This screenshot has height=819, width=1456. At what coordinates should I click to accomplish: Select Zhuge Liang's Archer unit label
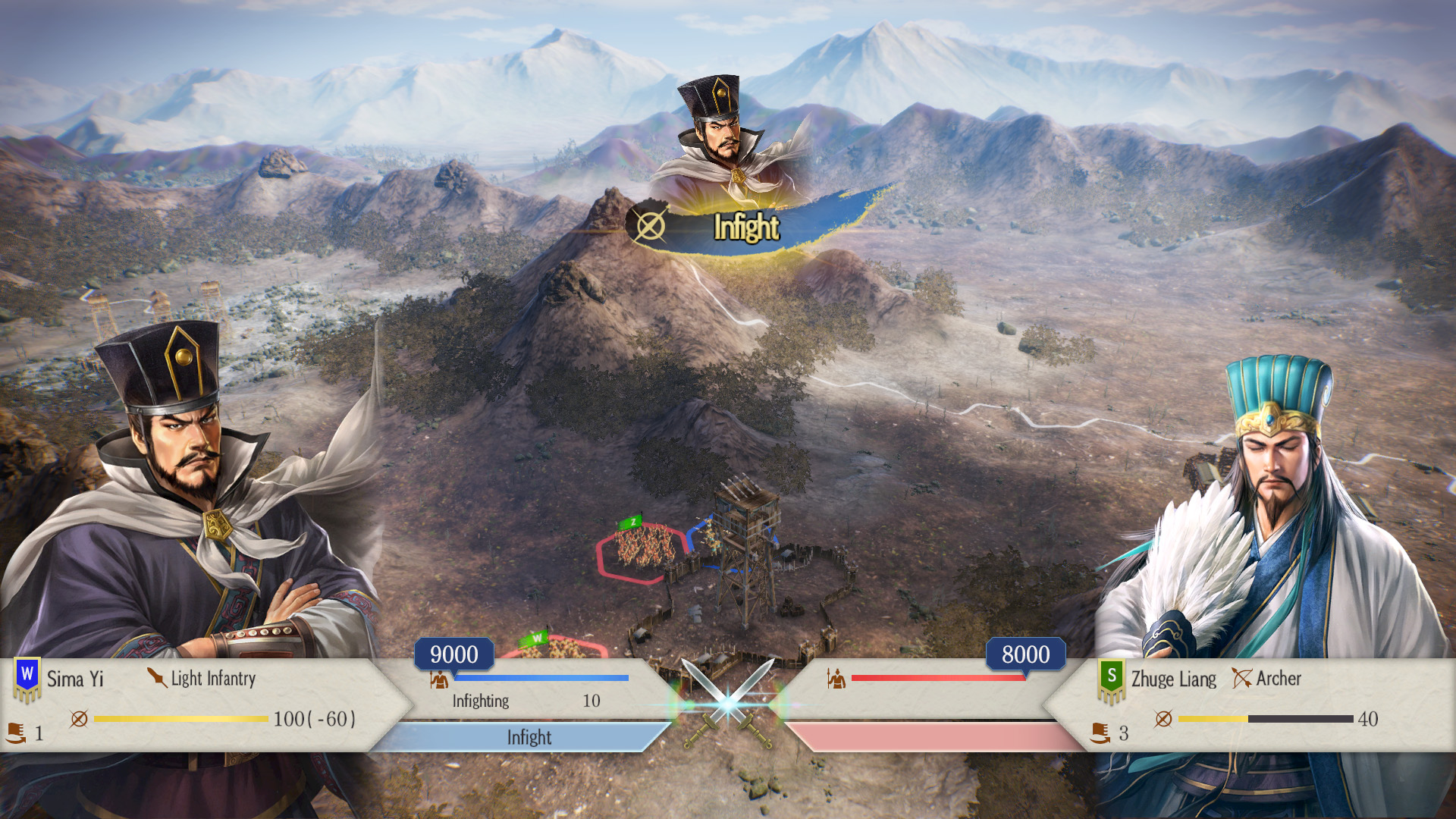(1267, 678)
